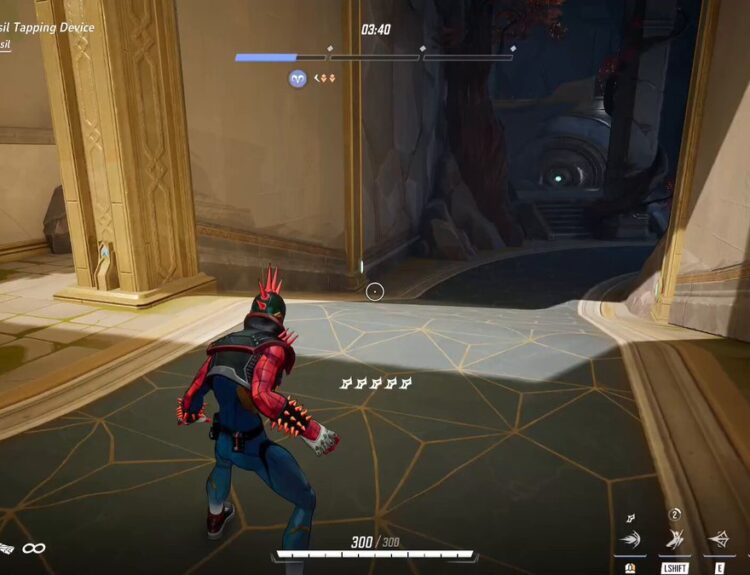750x575 pixels.
Task: Click the round ram-head objective icon
Action: coord(297,78)
